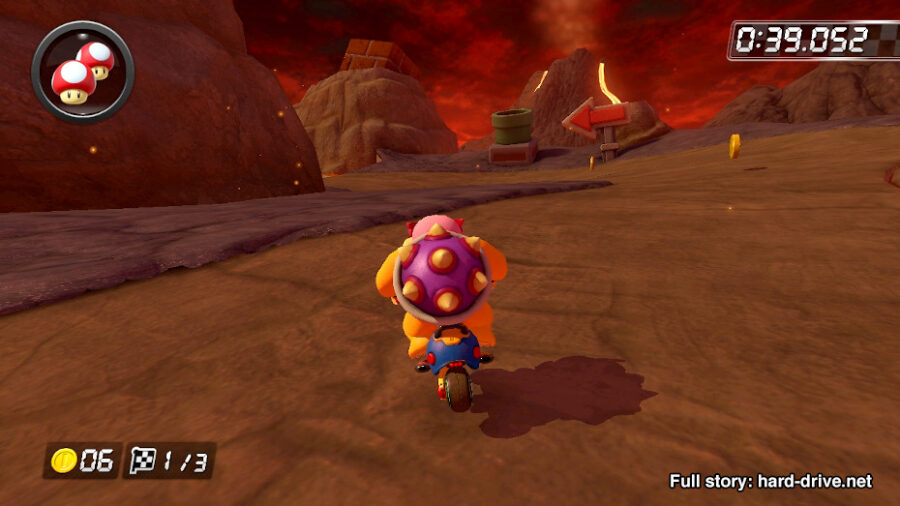The image size is (900, 506).
Task: Use the double mushroom item slot
Action: (83, 71)
